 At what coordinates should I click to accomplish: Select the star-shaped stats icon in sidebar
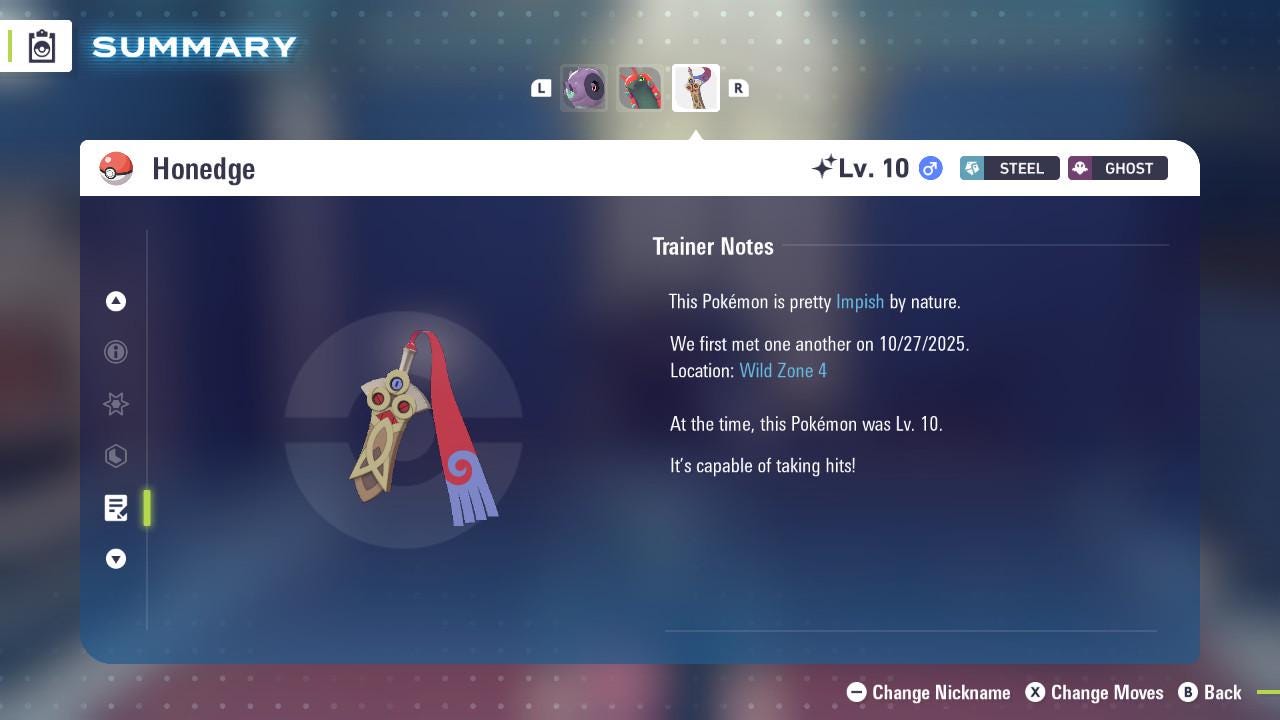click(x=116, y=404)
